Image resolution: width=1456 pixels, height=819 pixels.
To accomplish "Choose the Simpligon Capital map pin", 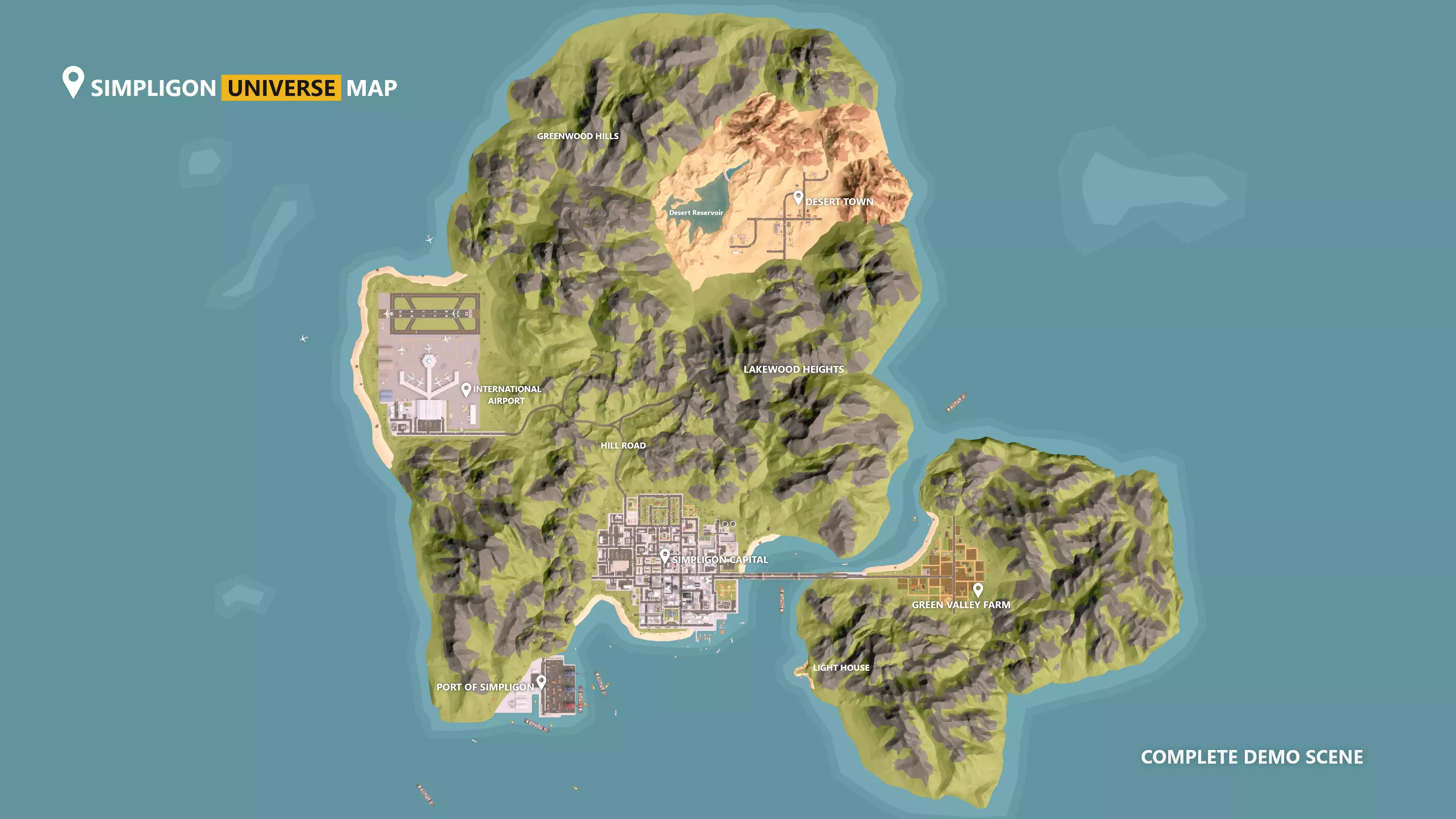I will pos(665,555).
